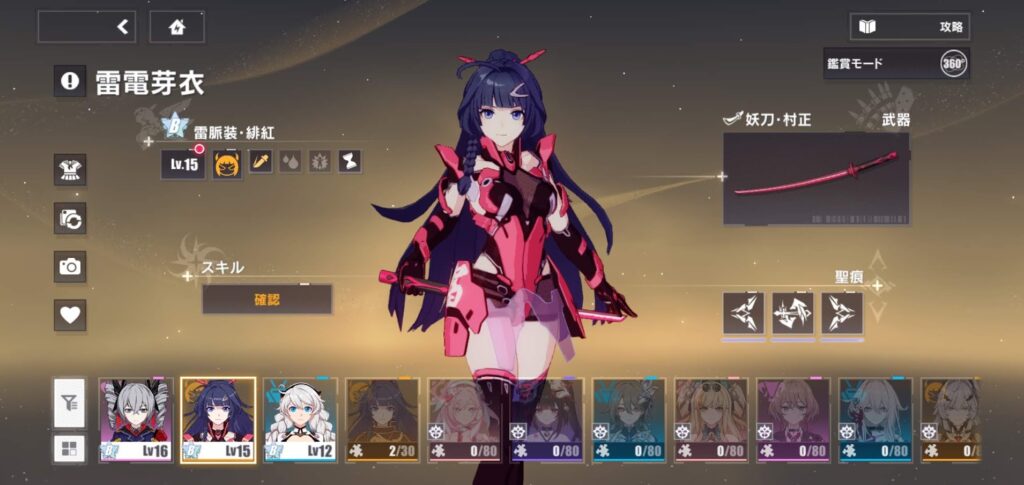Open the outfit wardrobe icon

click(x=70, y=170)
